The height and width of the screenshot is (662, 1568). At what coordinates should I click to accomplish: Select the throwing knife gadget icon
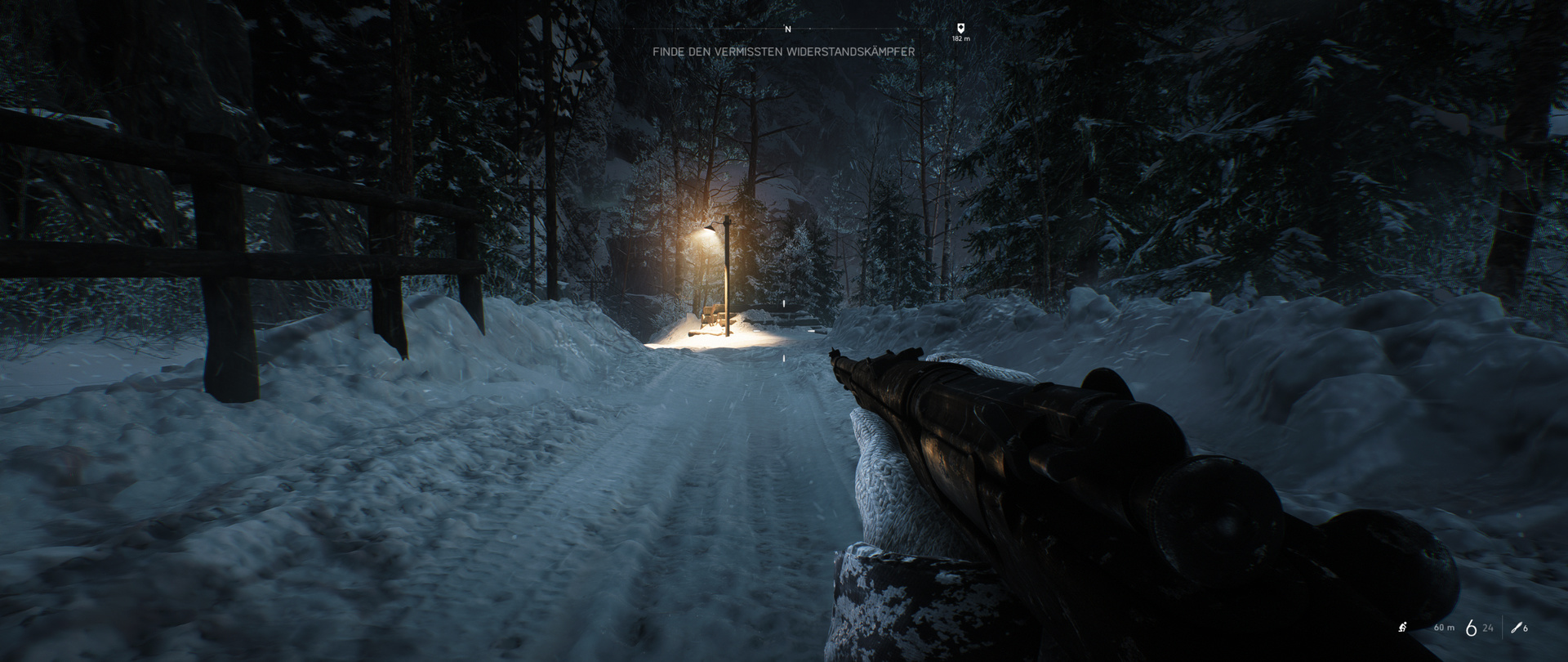(x=1516, y=628)
